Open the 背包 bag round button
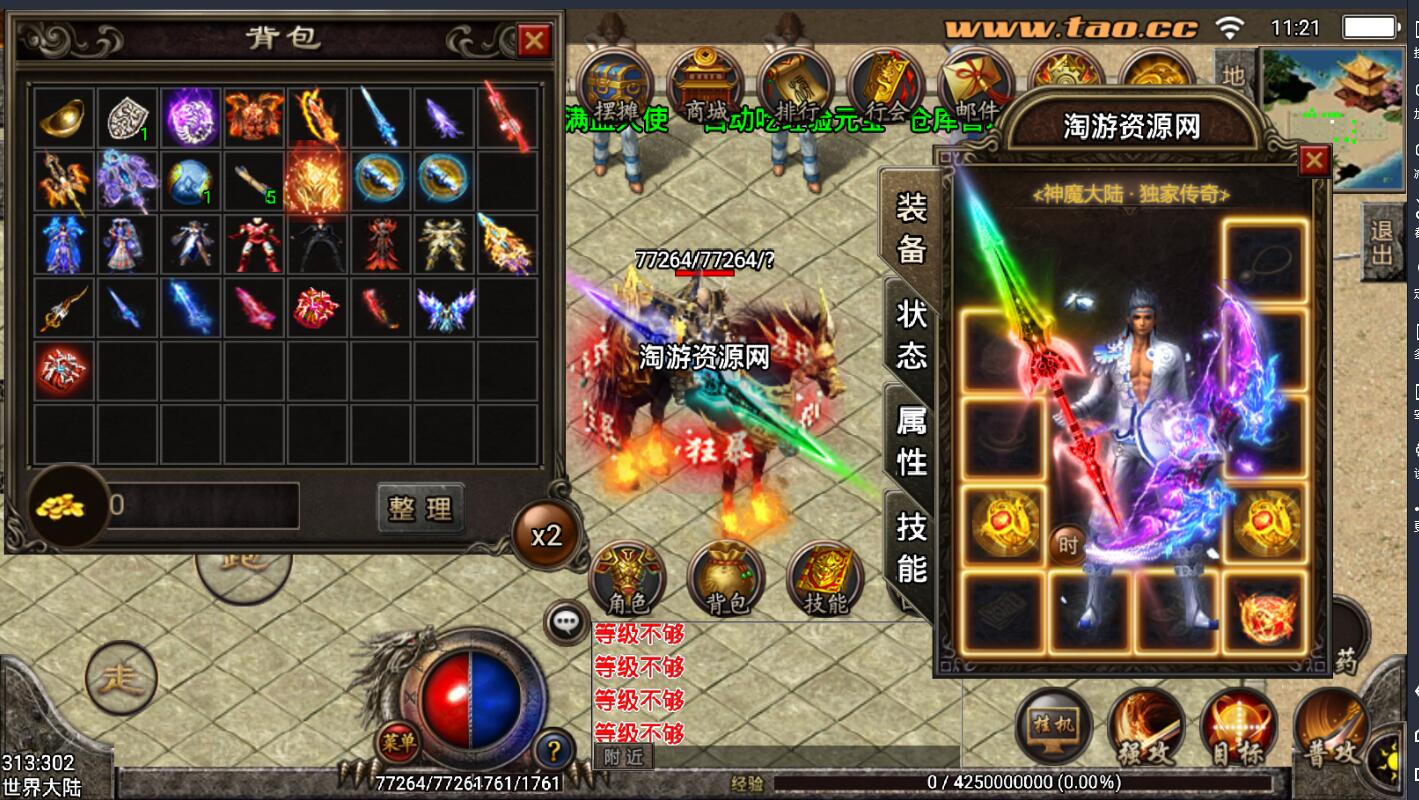This screenshot has height=800, width=1419. (726, 580)
